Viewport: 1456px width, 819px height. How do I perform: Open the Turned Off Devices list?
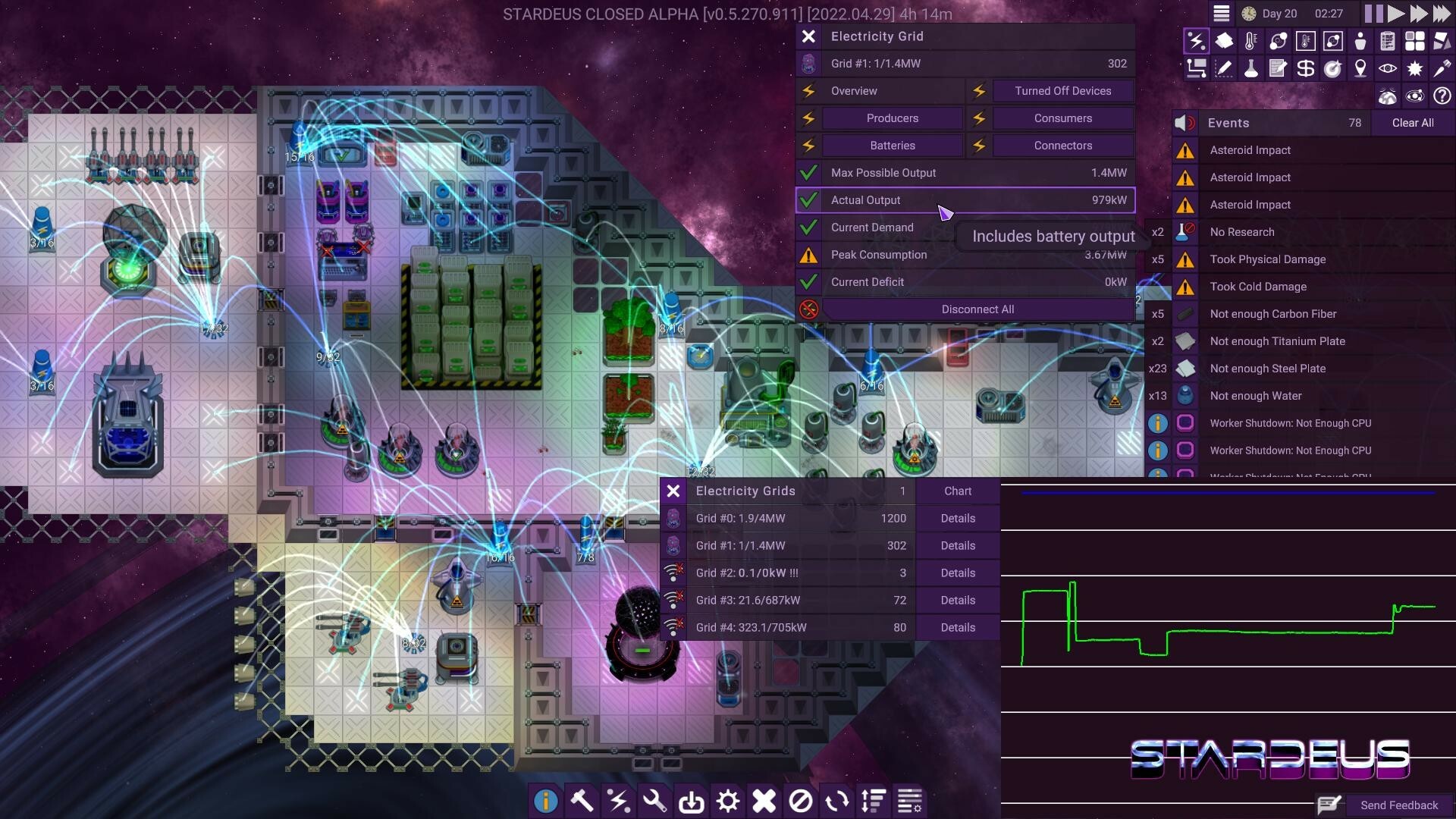[x=1063, y=91]
